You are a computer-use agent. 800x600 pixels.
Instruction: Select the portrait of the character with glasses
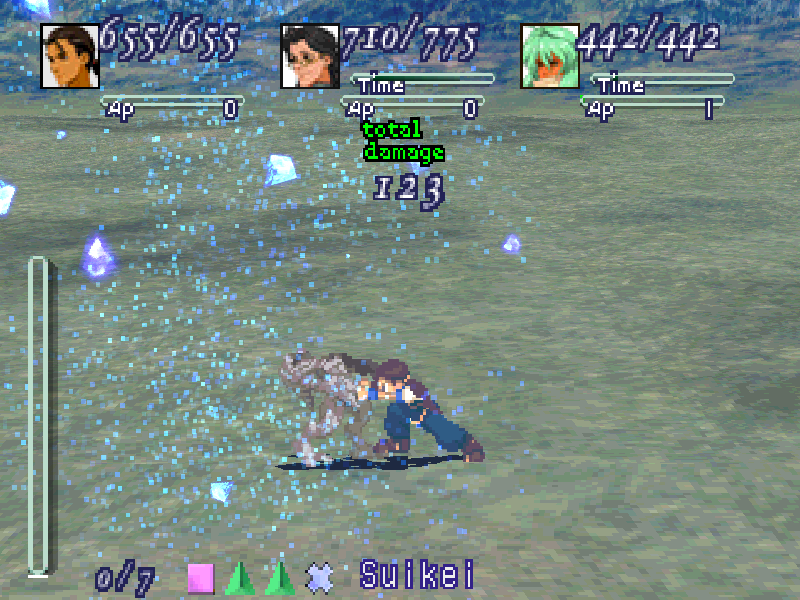coord(310,57)
